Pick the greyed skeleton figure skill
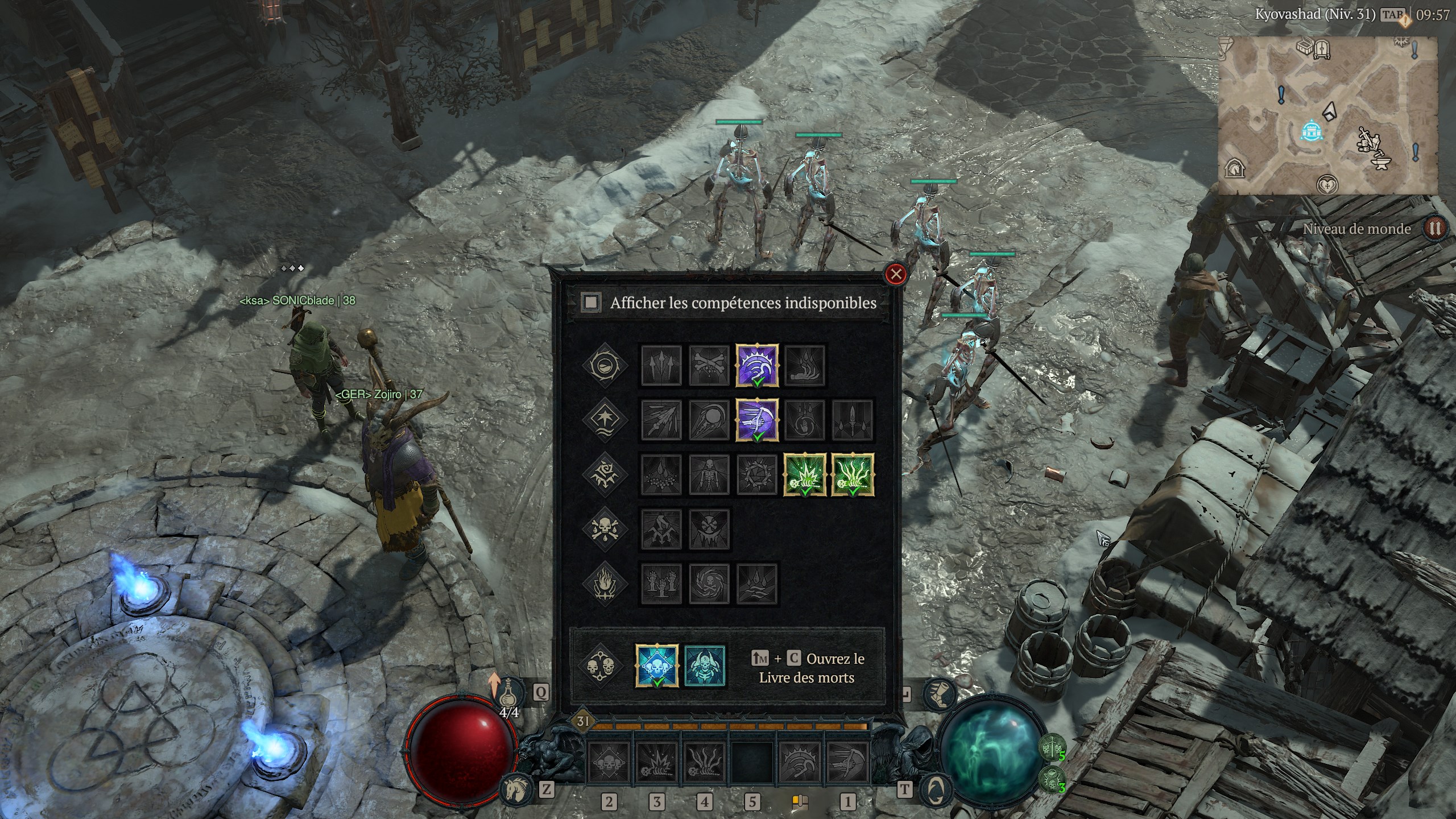The image size is (1456, 819). point(709,474)
